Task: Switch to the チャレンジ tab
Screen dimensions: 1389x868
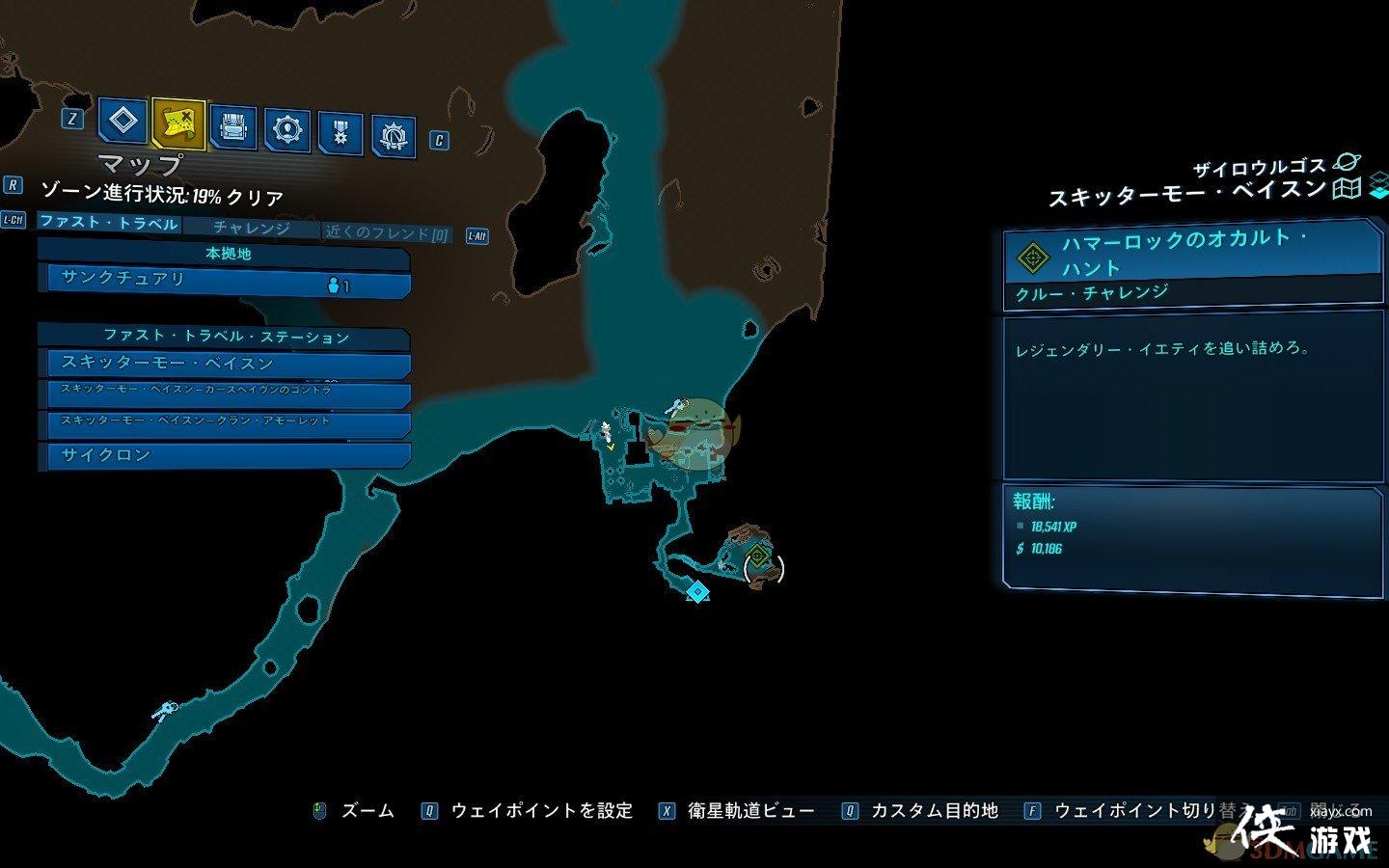Action: click(251, 228)
